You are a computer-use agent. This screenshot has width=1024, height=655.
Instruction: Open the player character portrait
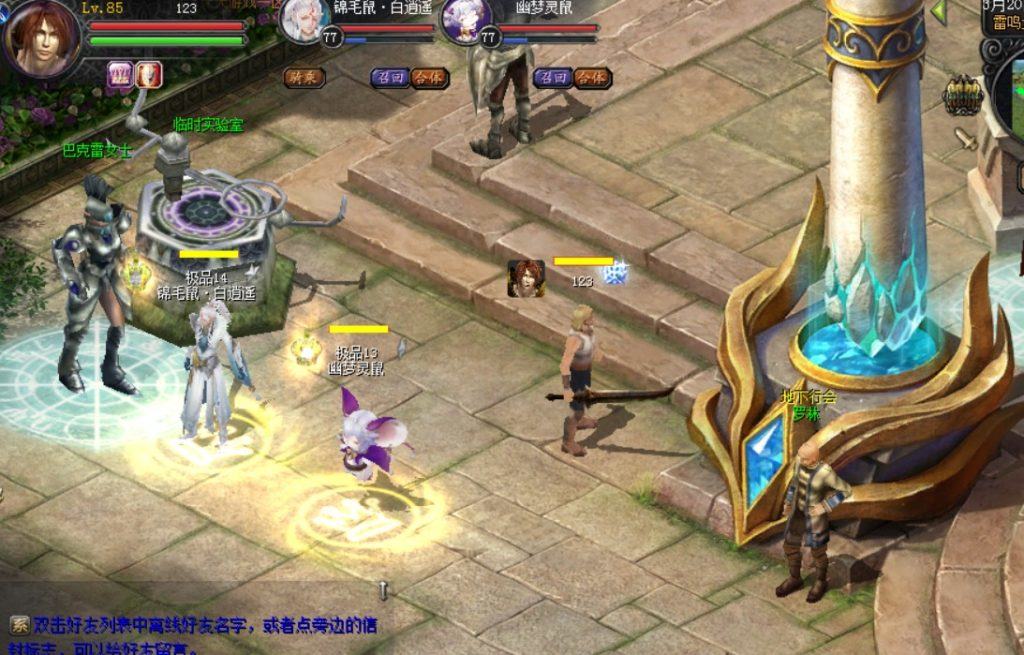click(x=42, y=38)
